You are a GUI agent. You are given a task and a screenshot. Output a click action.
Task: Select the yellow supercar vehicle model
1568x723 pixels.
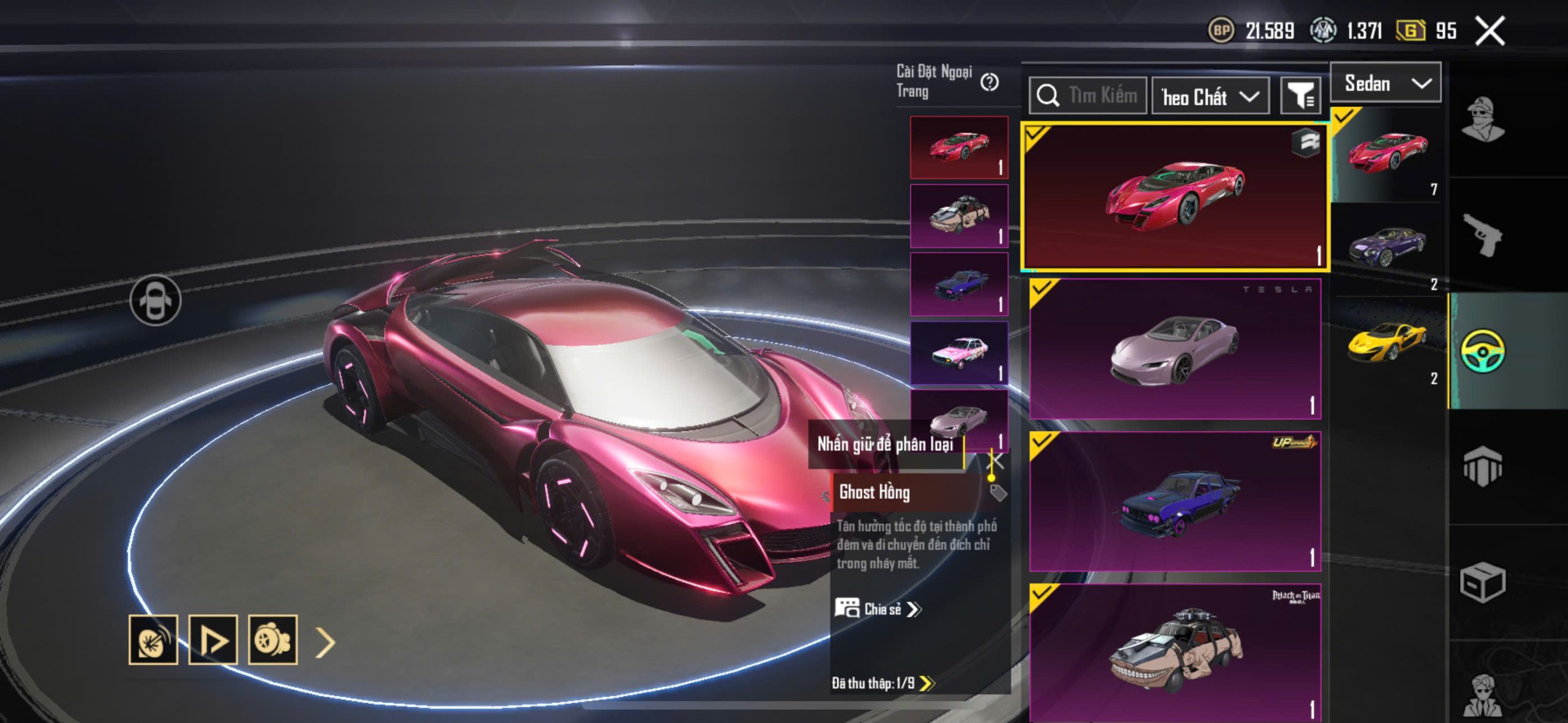(1387, 343)
